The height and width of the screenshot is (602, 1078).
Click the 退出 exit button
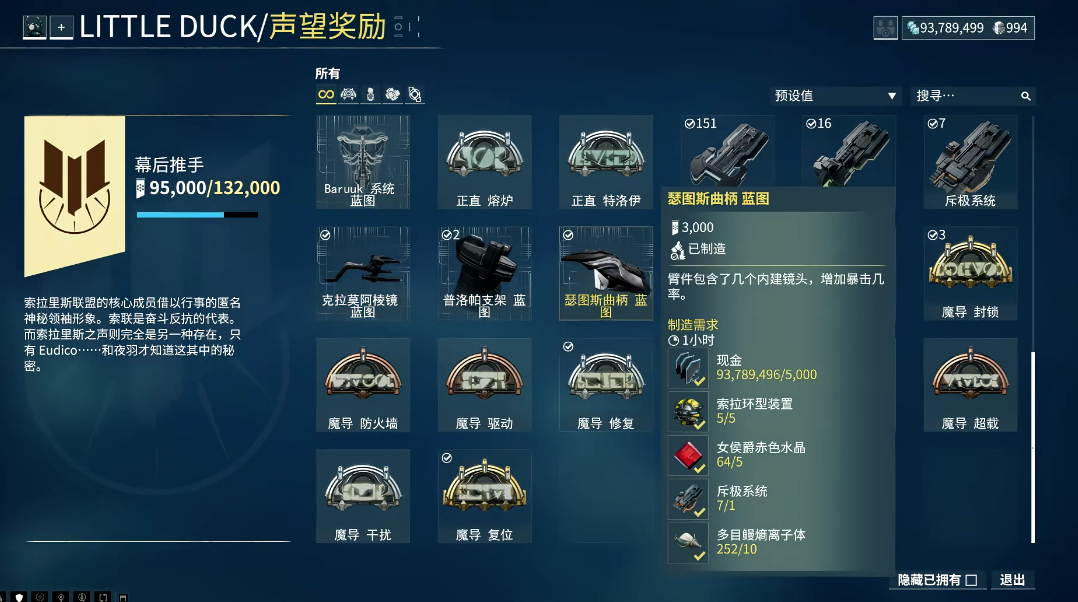point(1013,580)
